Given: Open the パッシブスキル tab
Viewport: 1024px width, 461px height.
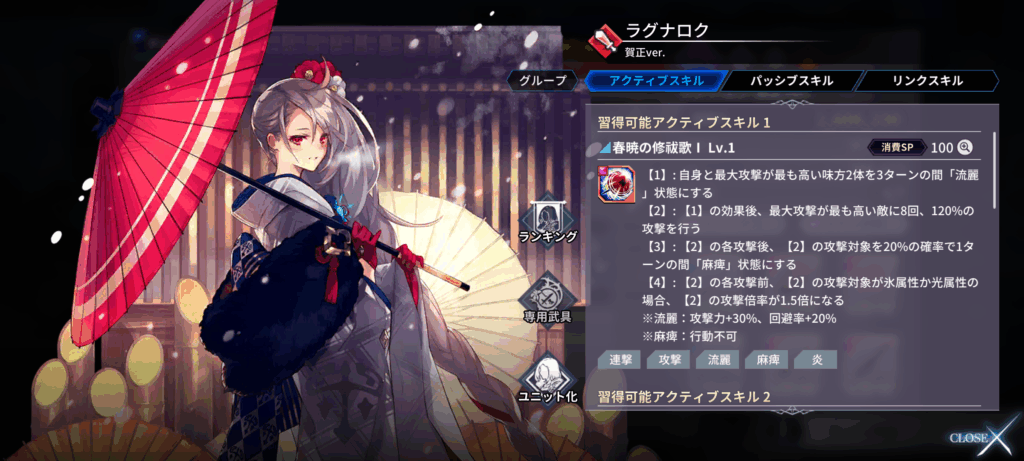Looking at the screenshot, I should tap(788, 81).
